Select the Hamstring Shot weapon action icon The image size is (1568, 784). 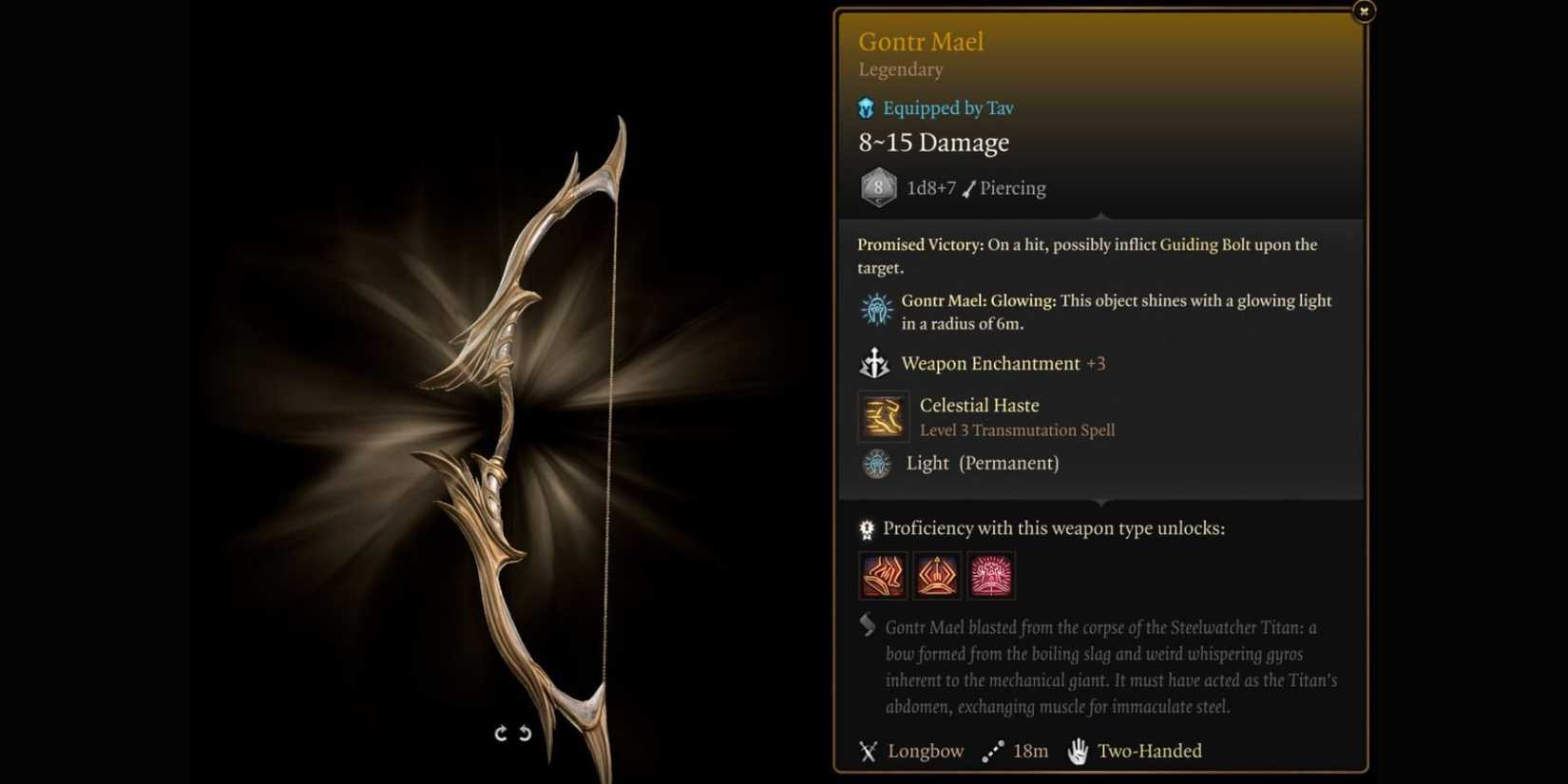[882, 575]
